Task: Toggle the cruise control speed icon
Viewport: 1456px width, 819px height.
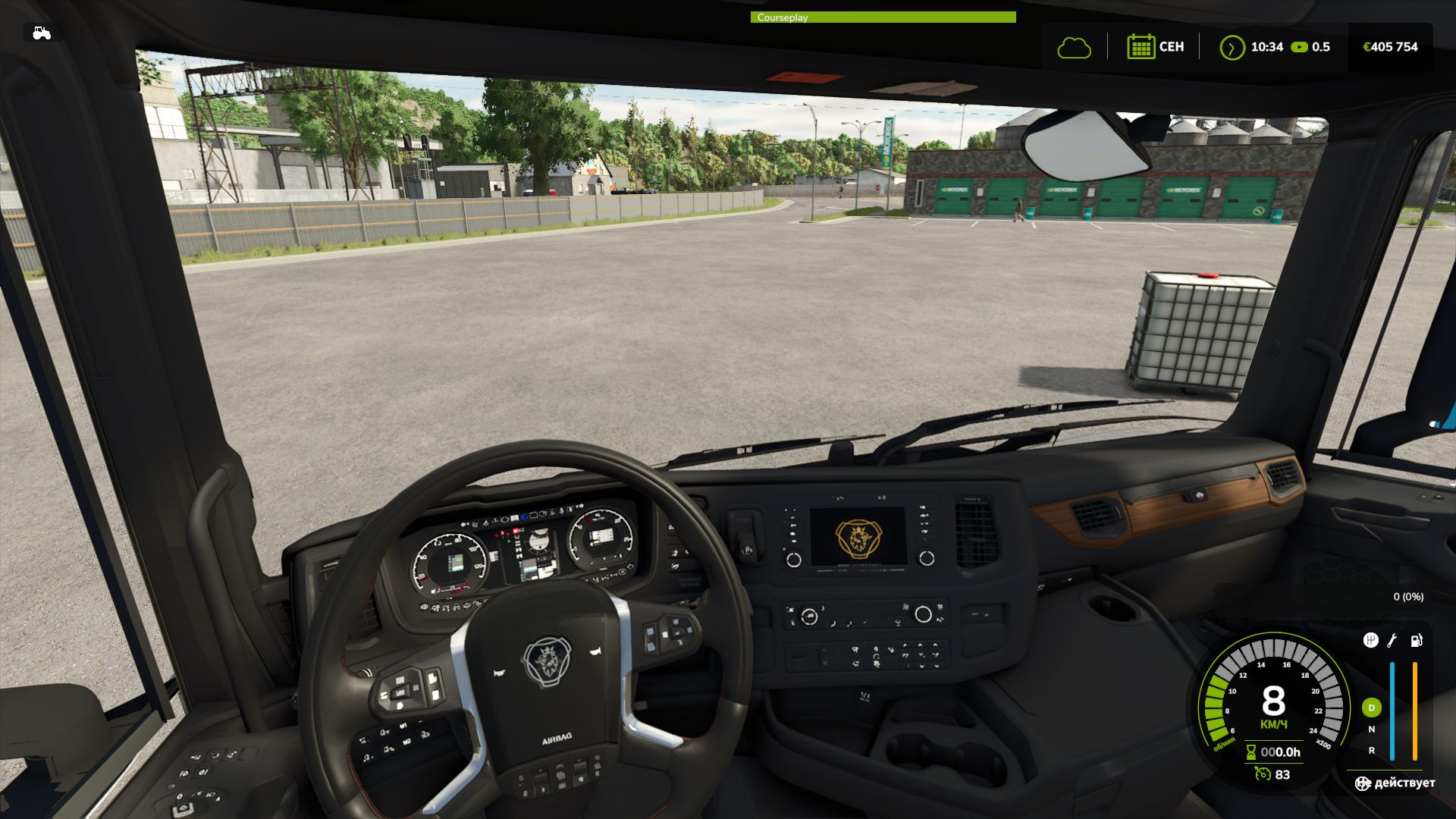Action: 1263,774
